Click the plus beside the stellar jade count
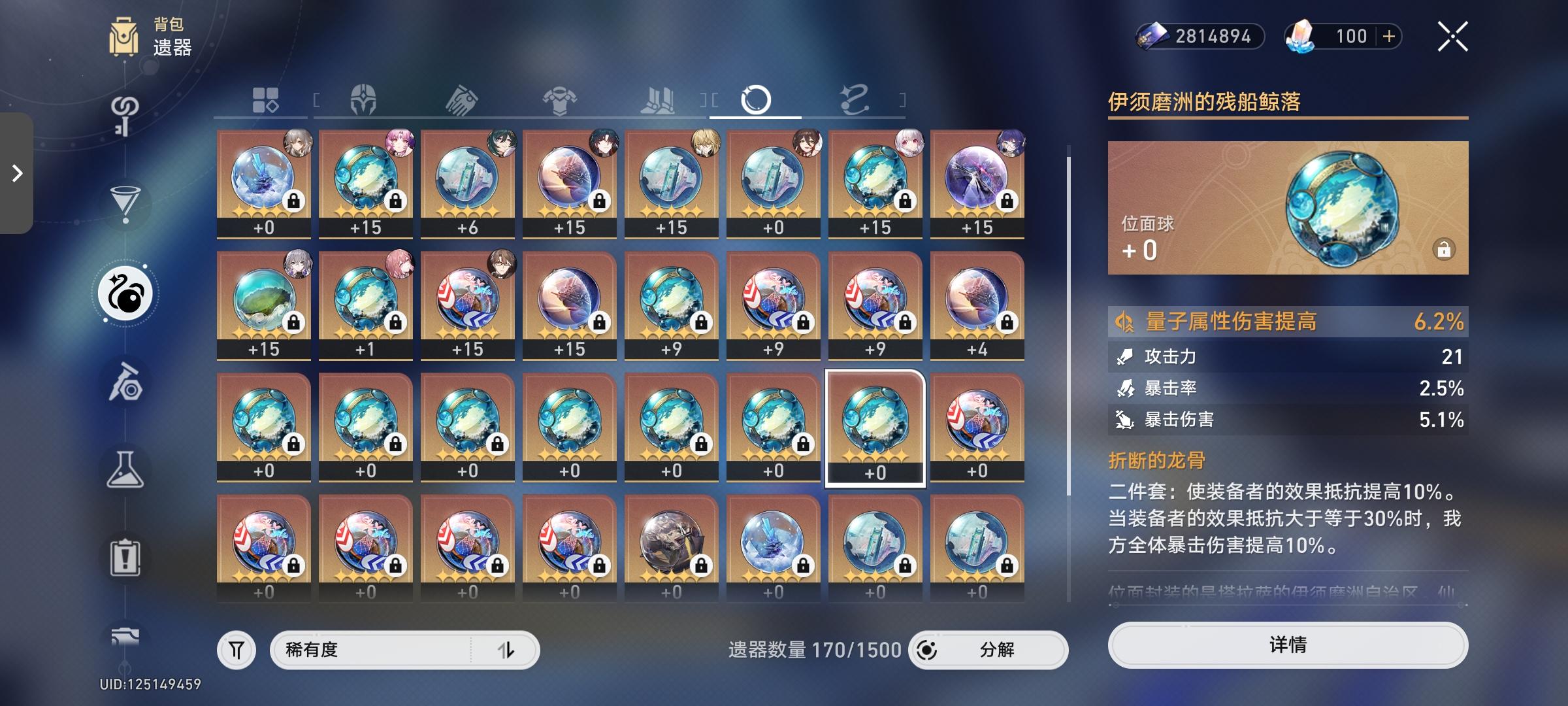The height and width of the screenshot is (706, 1568). click(x=1388, y=37)
